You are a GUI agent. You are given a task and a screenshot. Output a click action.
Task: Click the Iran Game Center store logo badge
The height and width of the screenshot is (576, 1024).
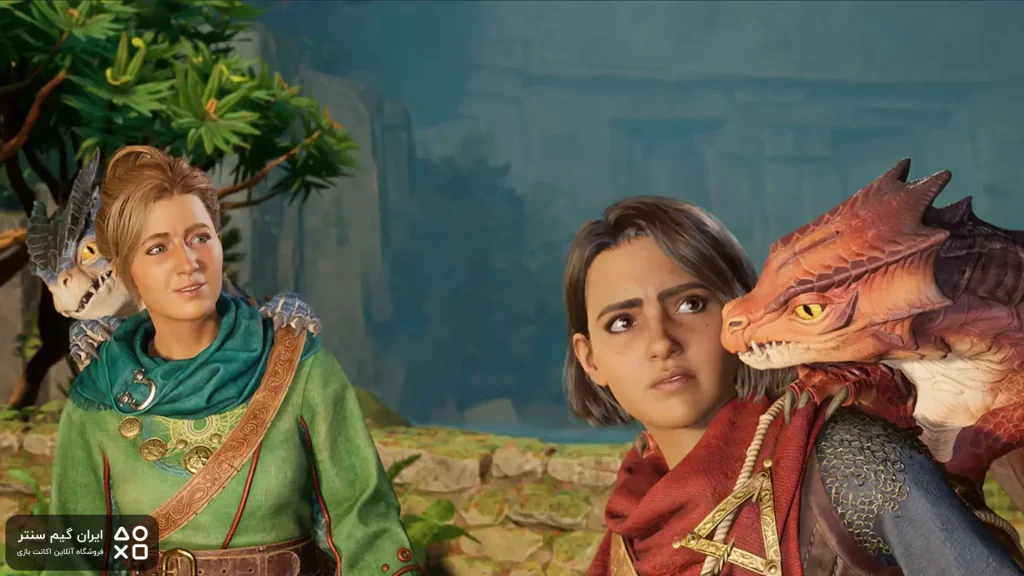tap(82, 542)
